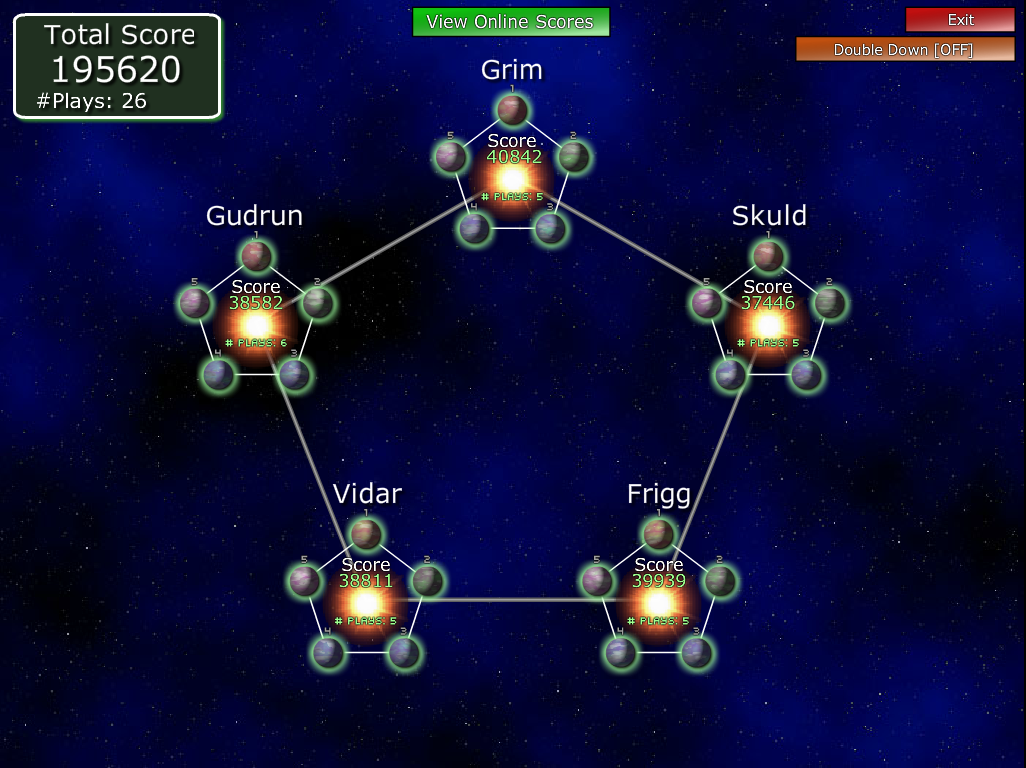Viewport: 1026px width, 768px height.
Task: Pick planet 1 of the Gudrun system
Action: coord(257,256)
